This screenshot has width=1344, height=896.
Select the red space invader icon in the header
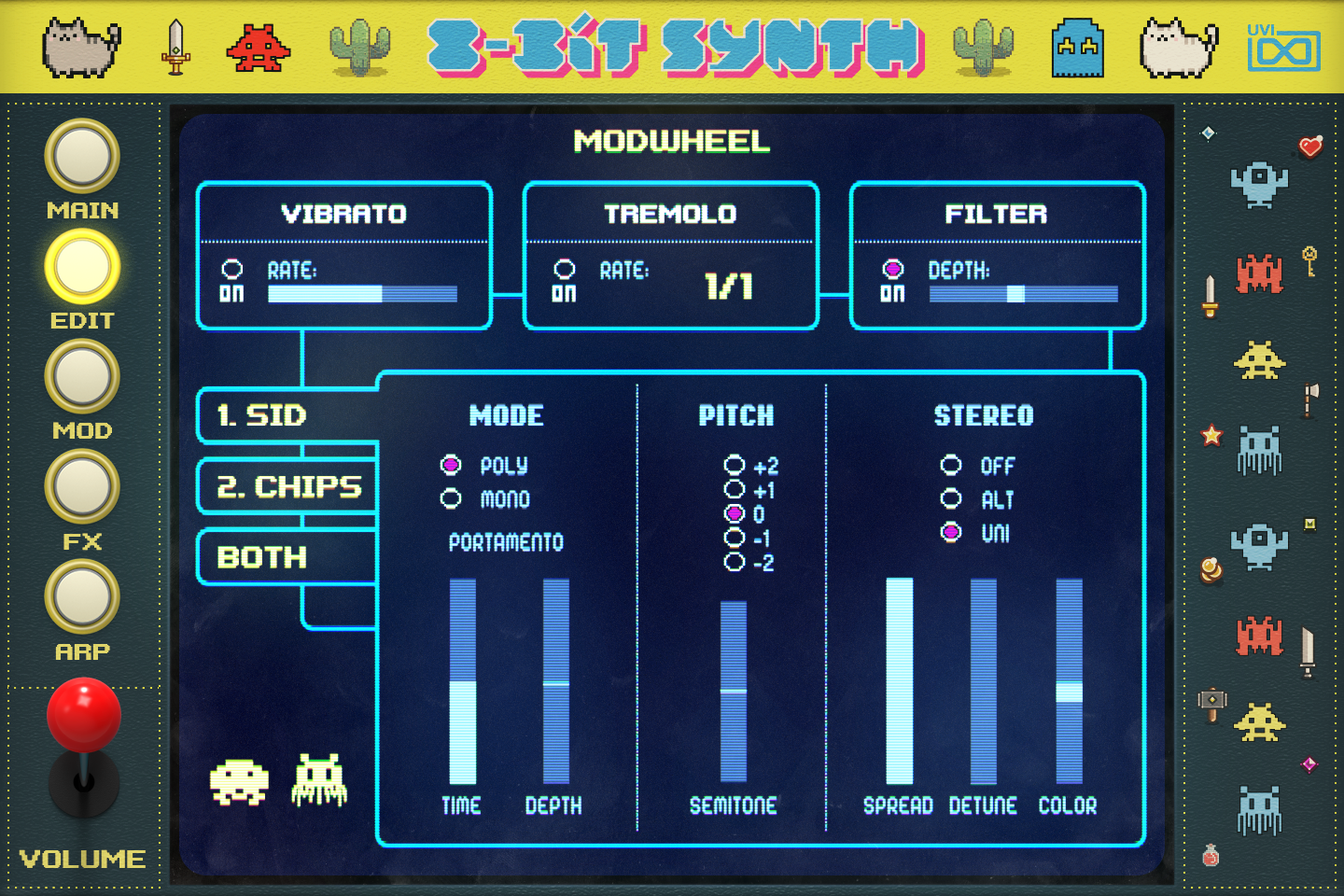coord(258,45)
